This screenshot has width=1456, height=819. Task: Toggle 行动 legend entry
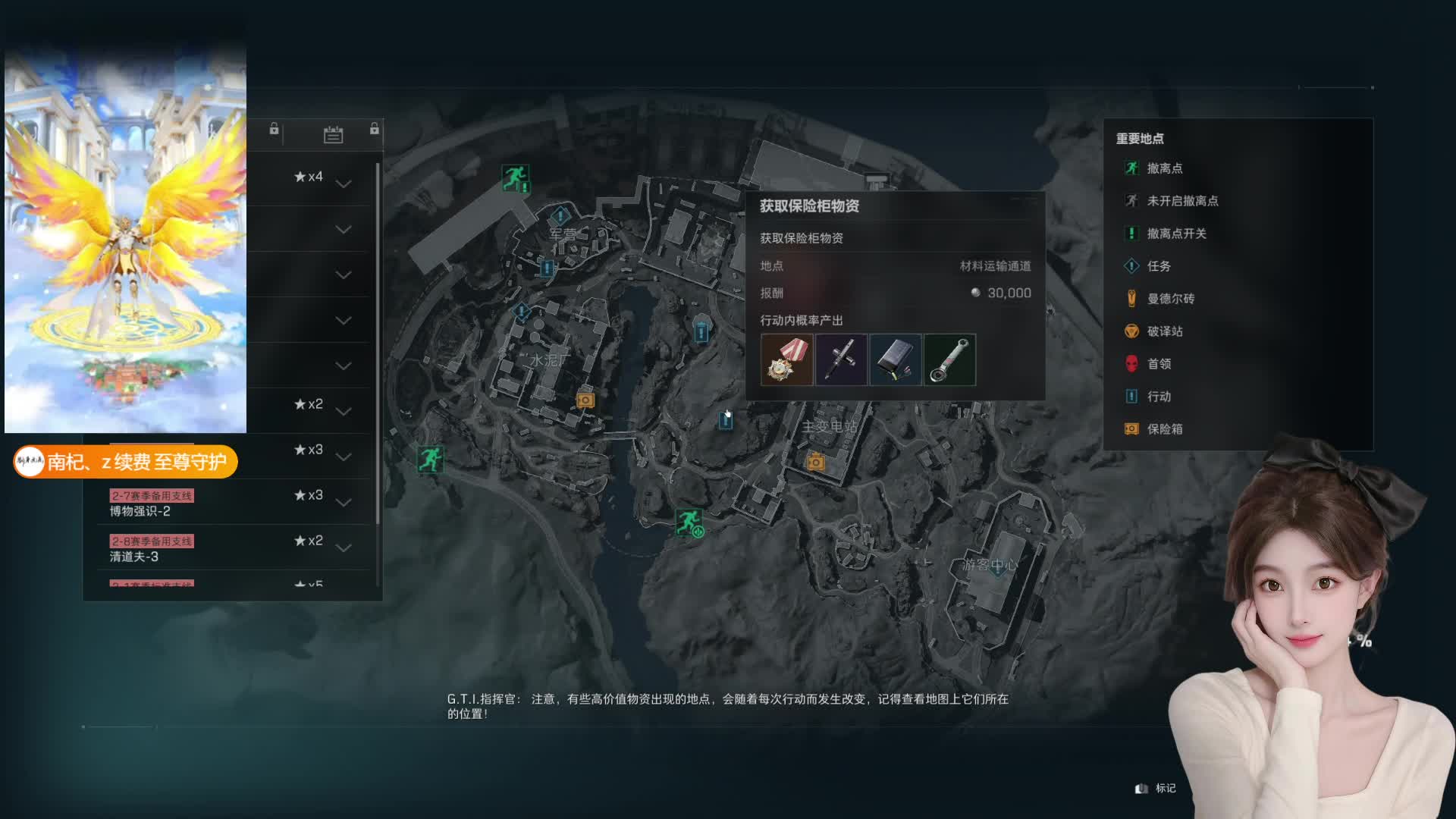tap(1158, 397)
